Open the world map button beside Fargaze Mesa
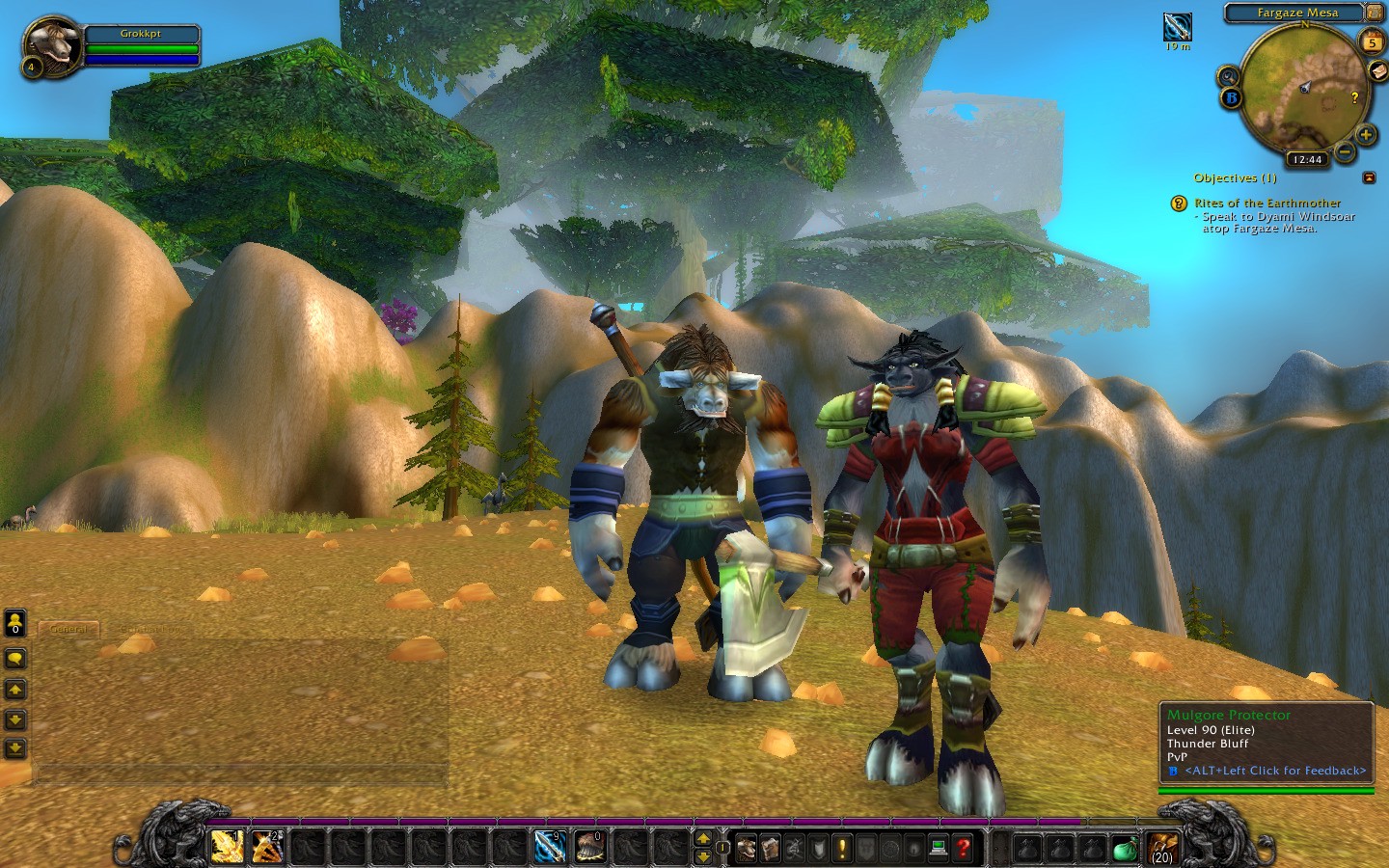This screenshot has width=1389, height=868. coord(1374,13)
